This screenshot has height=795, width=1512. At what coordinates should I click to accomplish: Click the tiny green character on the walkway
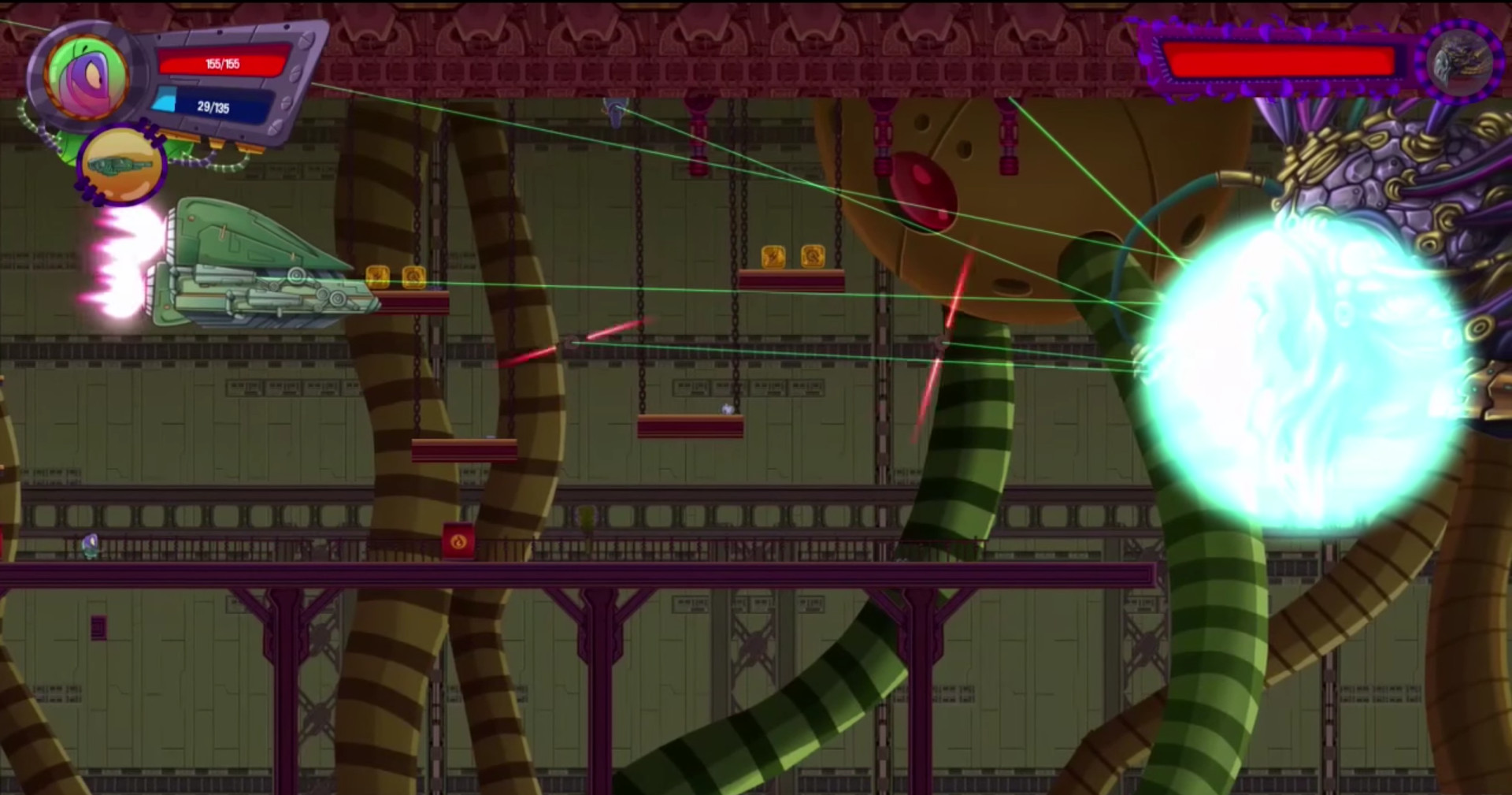89,544
